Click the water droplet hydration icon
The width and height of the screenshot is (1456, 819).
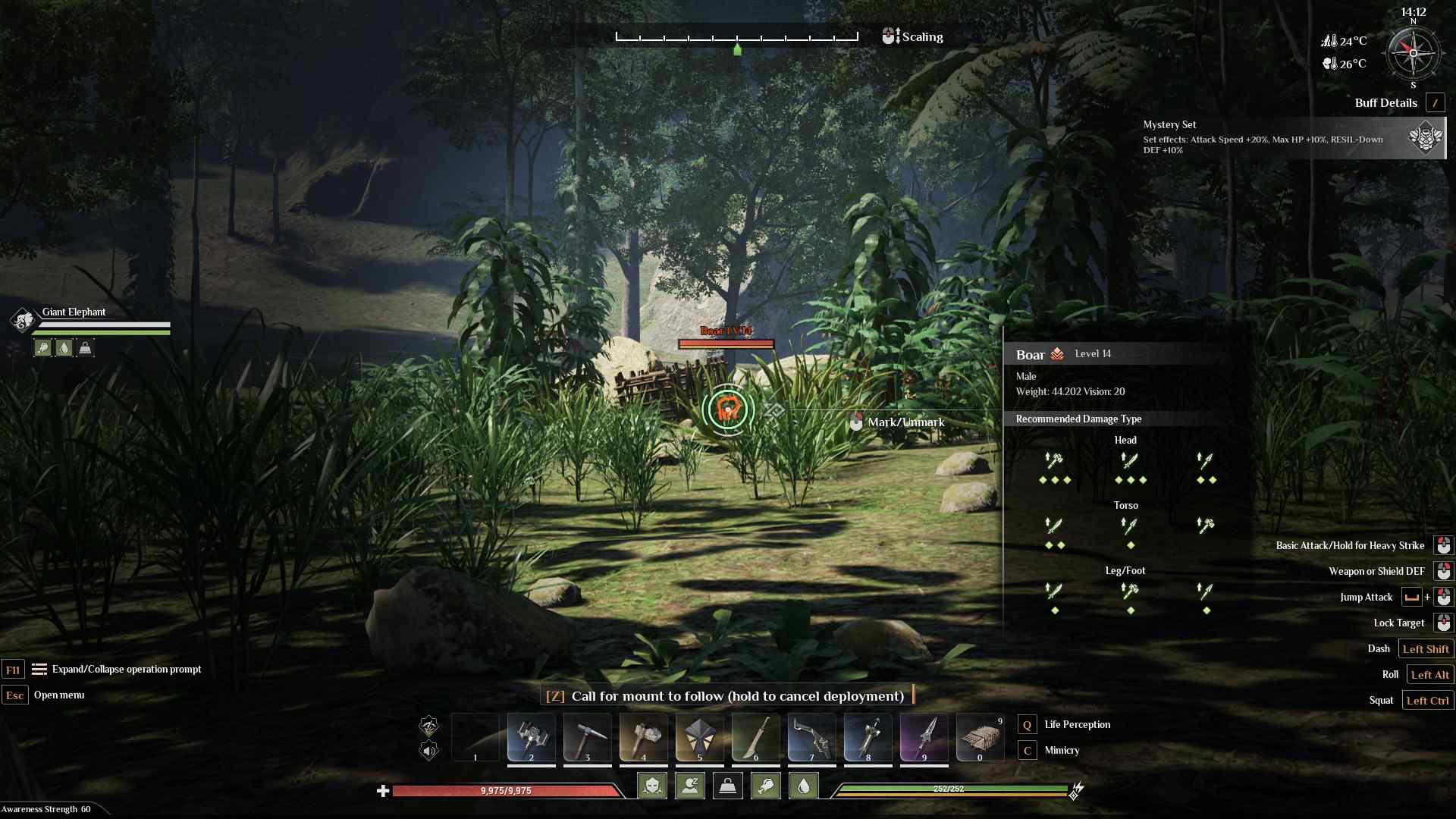pos(804,786)
